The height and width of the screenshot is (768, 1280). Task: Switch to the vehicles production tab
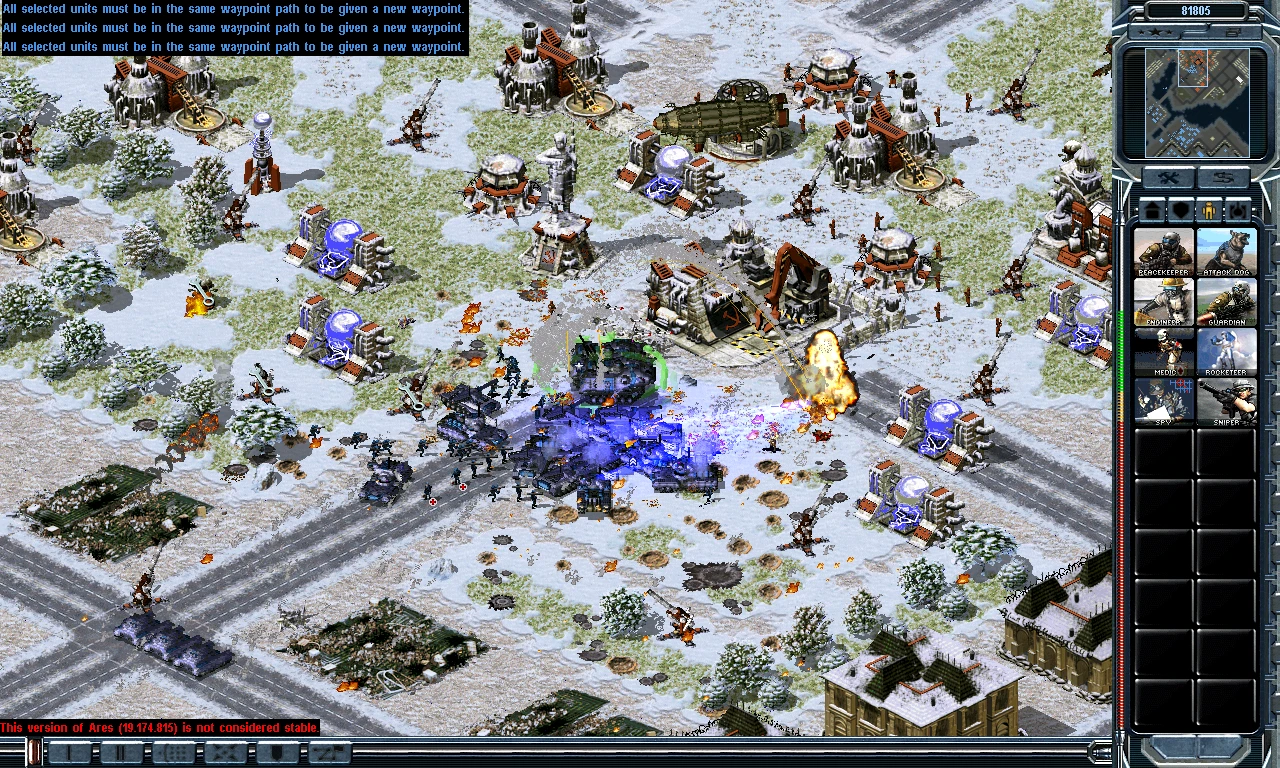[x=1239, y=211]
